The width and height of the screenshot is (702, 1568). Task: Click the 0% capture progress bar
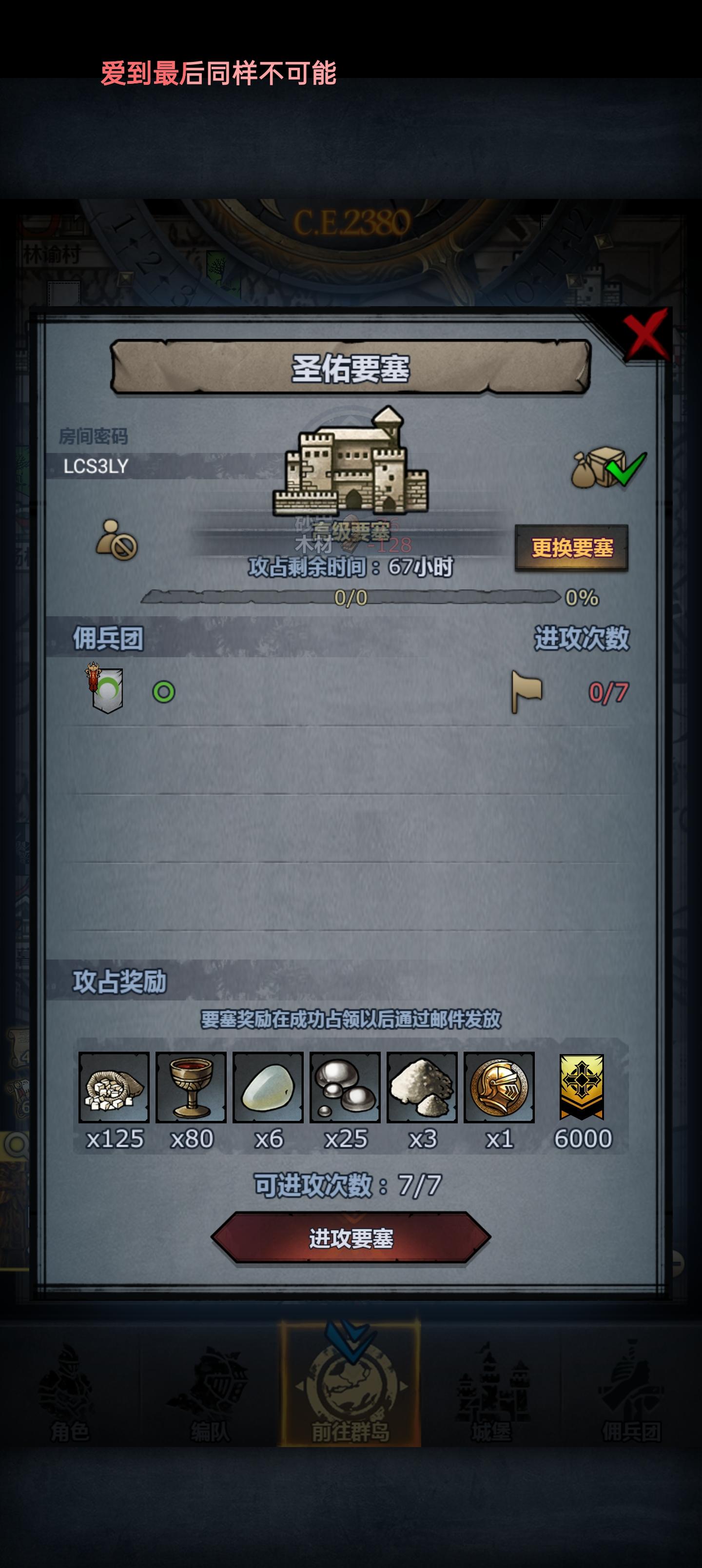tap(351, 598)
